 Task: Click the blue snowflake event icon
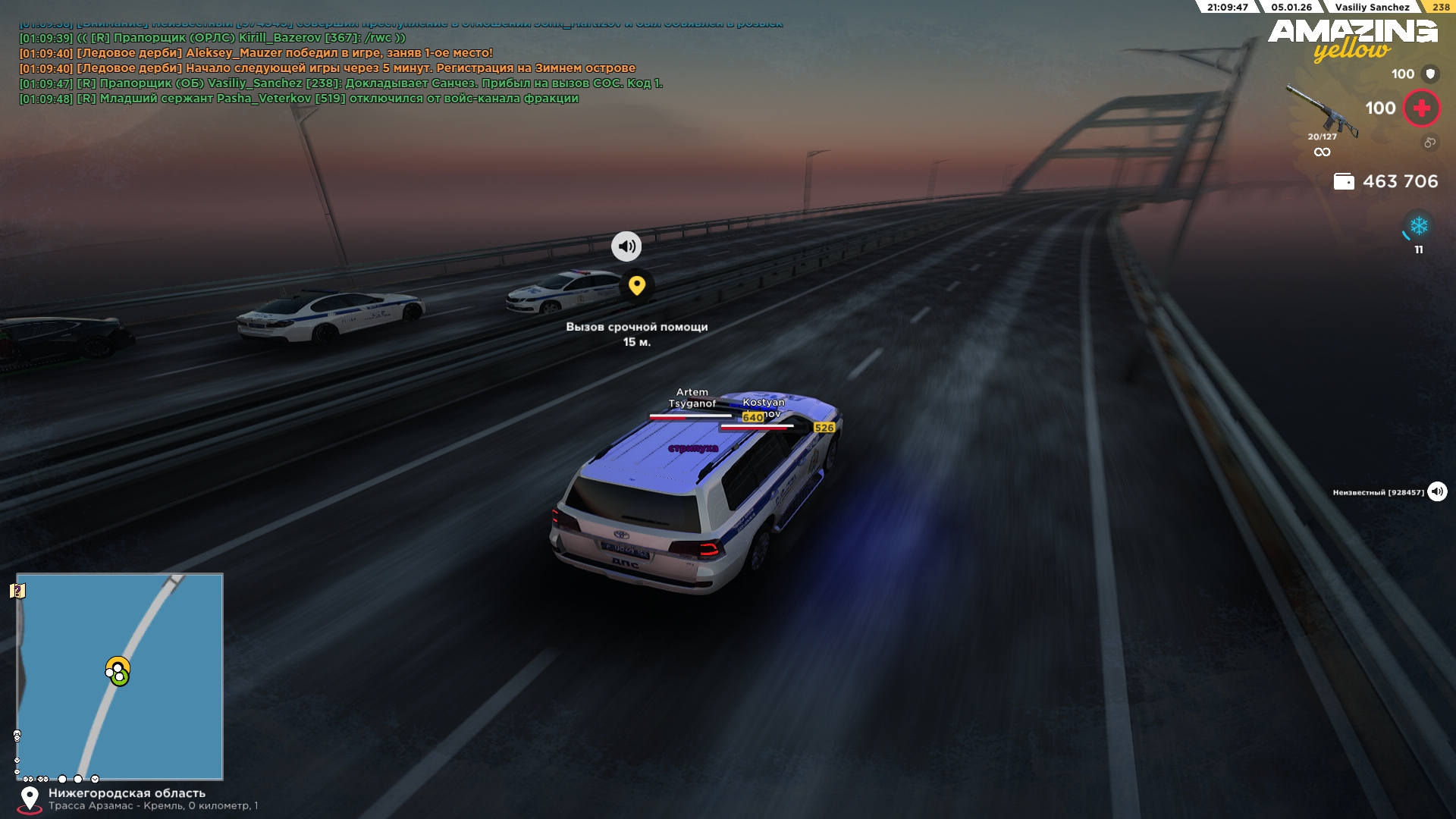tap(1419, 226)
